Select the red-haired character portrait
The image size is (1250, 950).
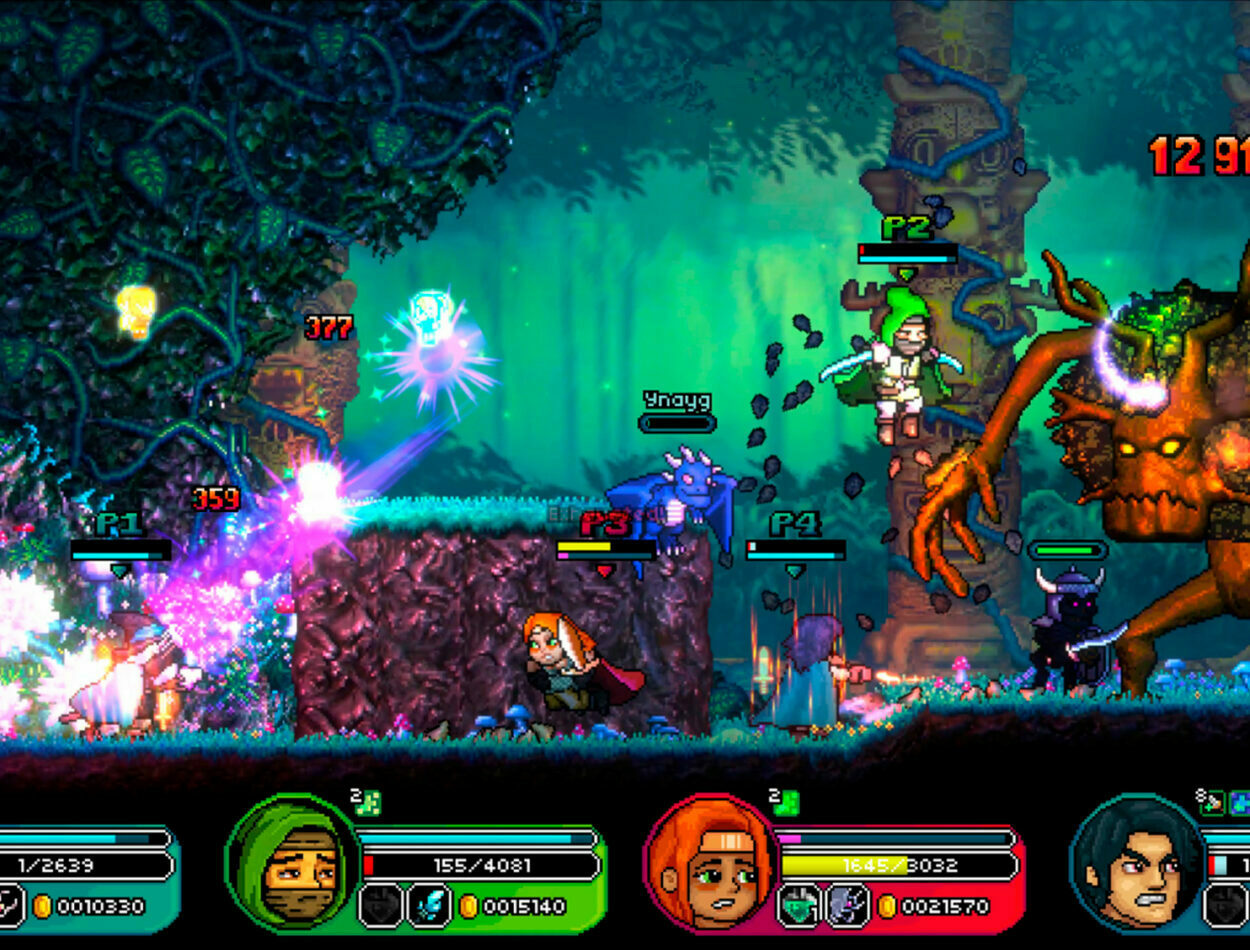click(713, 863)
